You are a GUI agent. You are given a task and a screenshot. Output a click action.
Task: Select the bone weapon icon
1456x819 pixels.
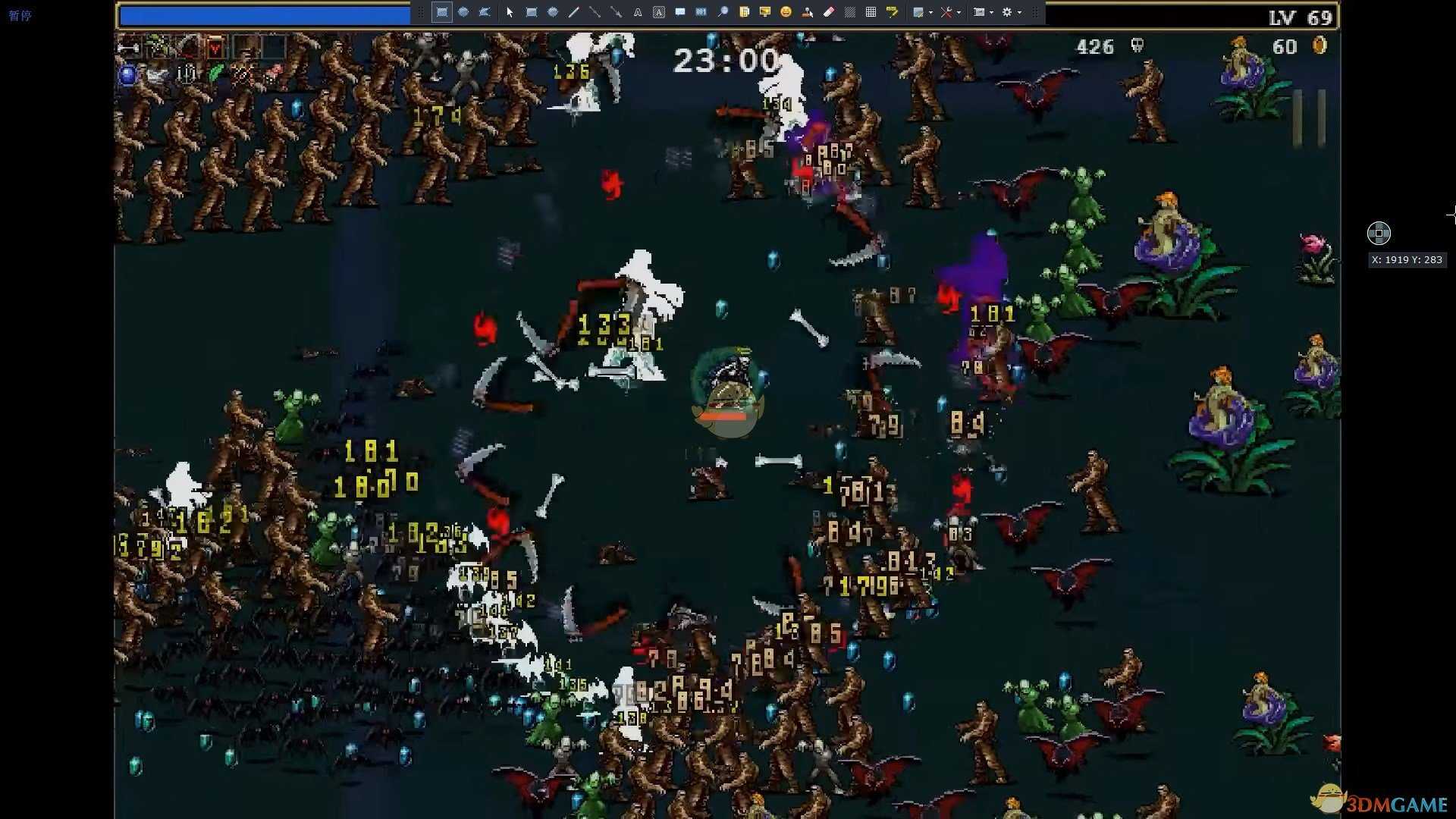coord(129,49)
